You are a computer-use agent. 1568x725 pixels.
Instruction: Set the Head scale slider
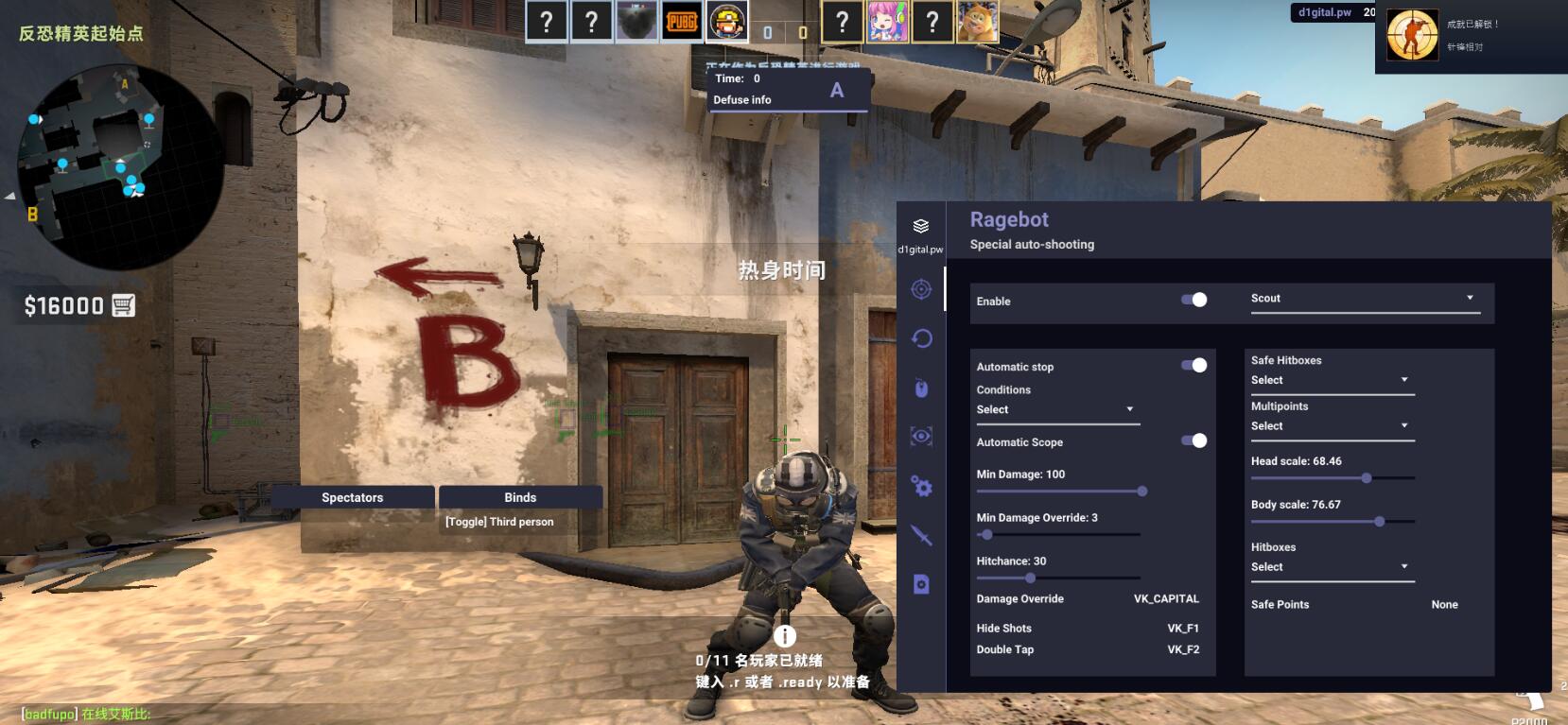1366,478
